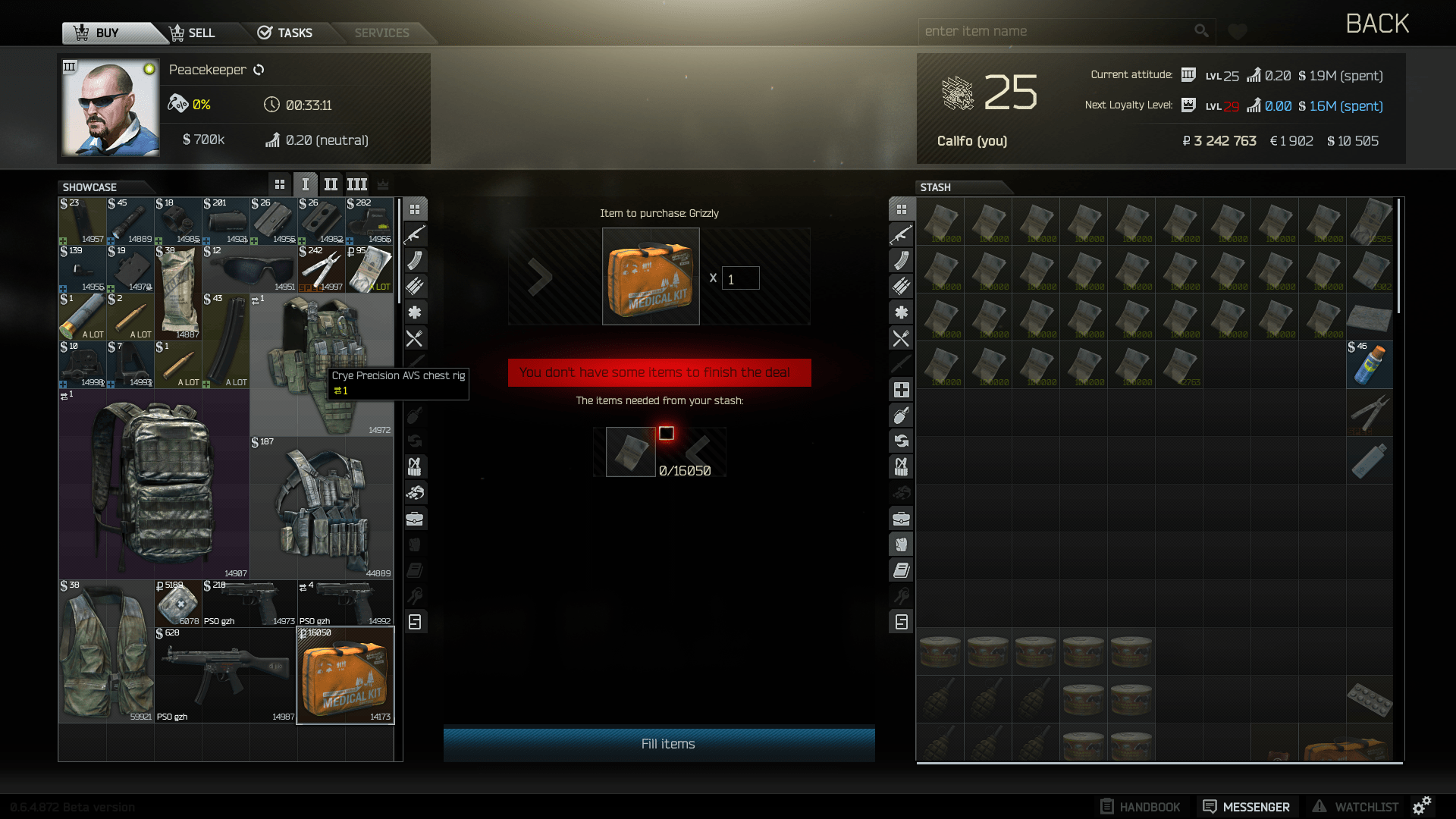This screenshot has height=819, width=1456.
Task: Select the keys filter in the stash sidebar
Action: [x=901, y=595]
